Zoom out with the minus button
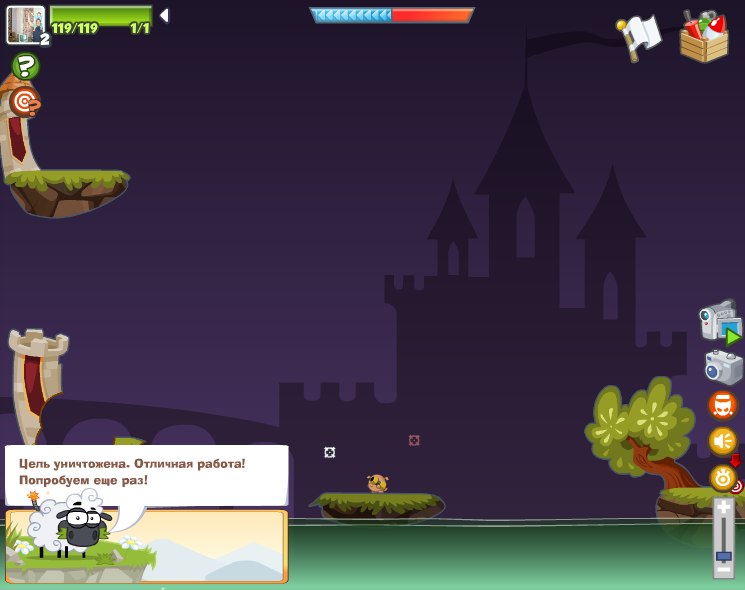Viewport: 745px width, 590px height. tap(723, 570)
